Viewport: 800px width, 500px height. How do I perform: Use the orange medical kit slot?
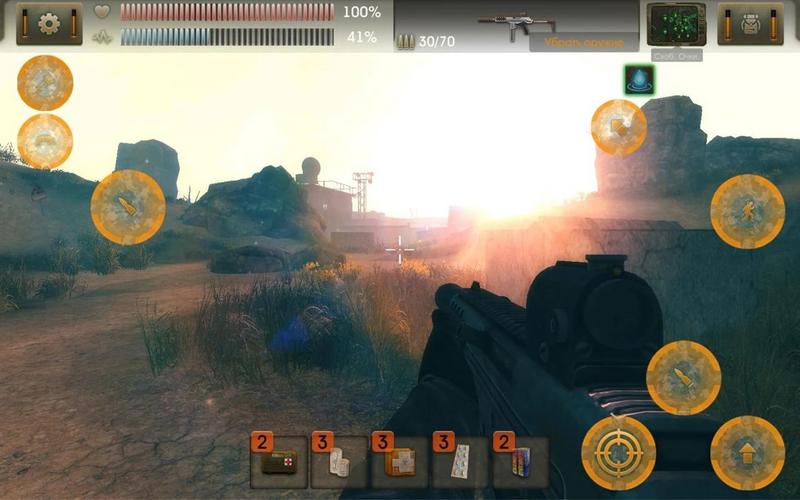click(x=399, y=462)
